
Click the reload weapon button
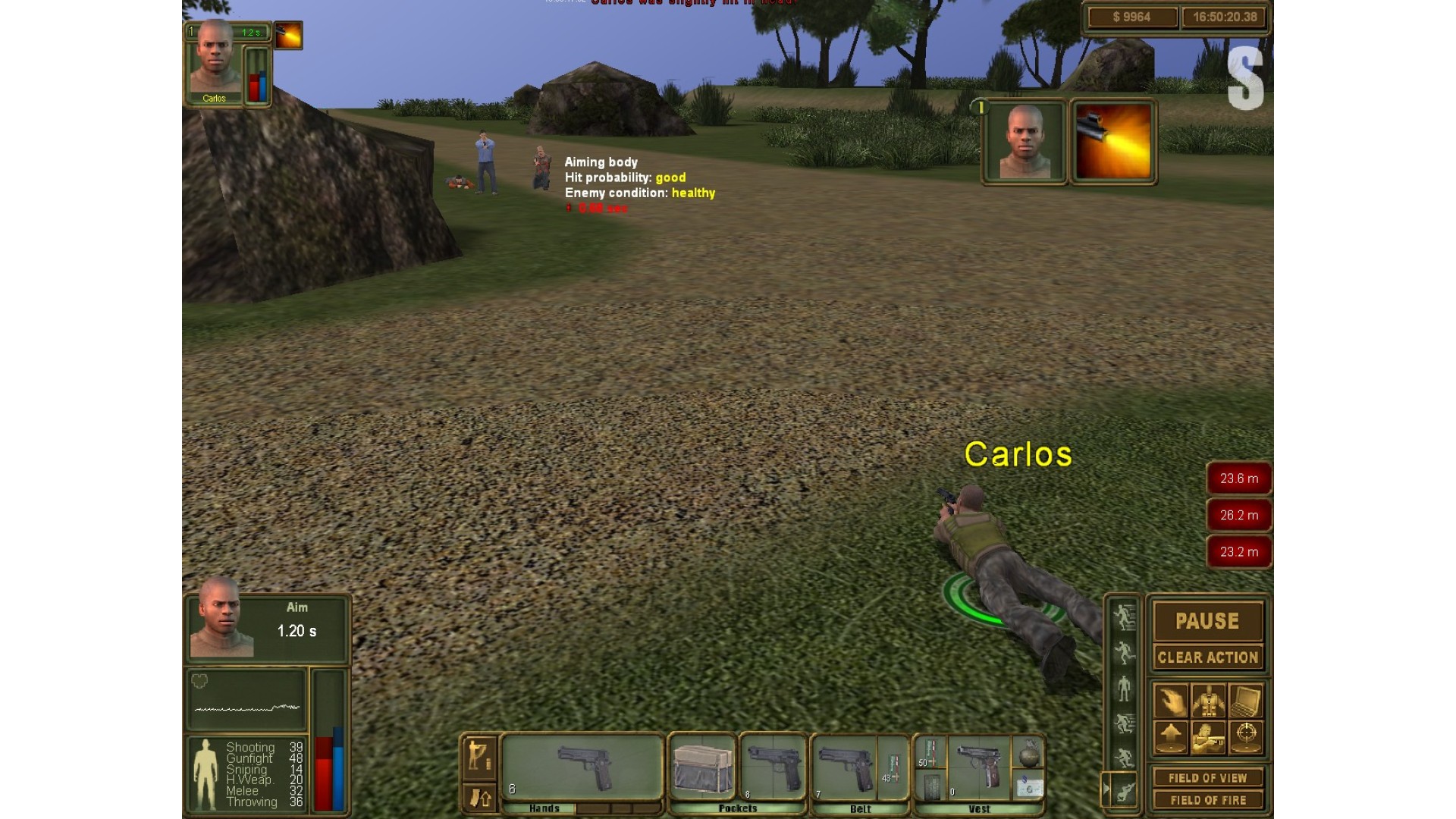tap(479, 798)
